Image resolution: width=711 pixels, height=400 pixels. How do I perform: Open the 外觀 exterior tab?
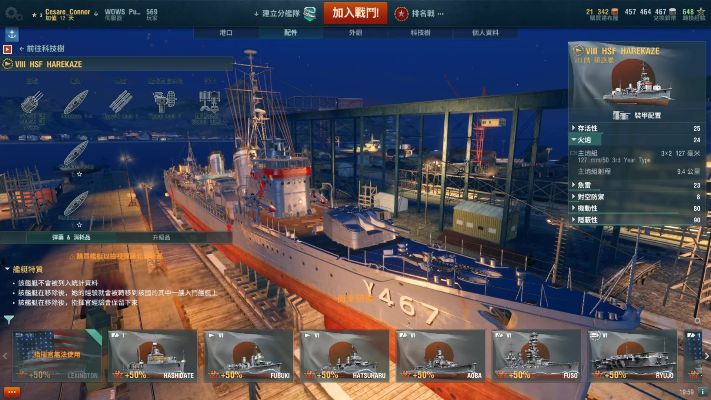355,32
